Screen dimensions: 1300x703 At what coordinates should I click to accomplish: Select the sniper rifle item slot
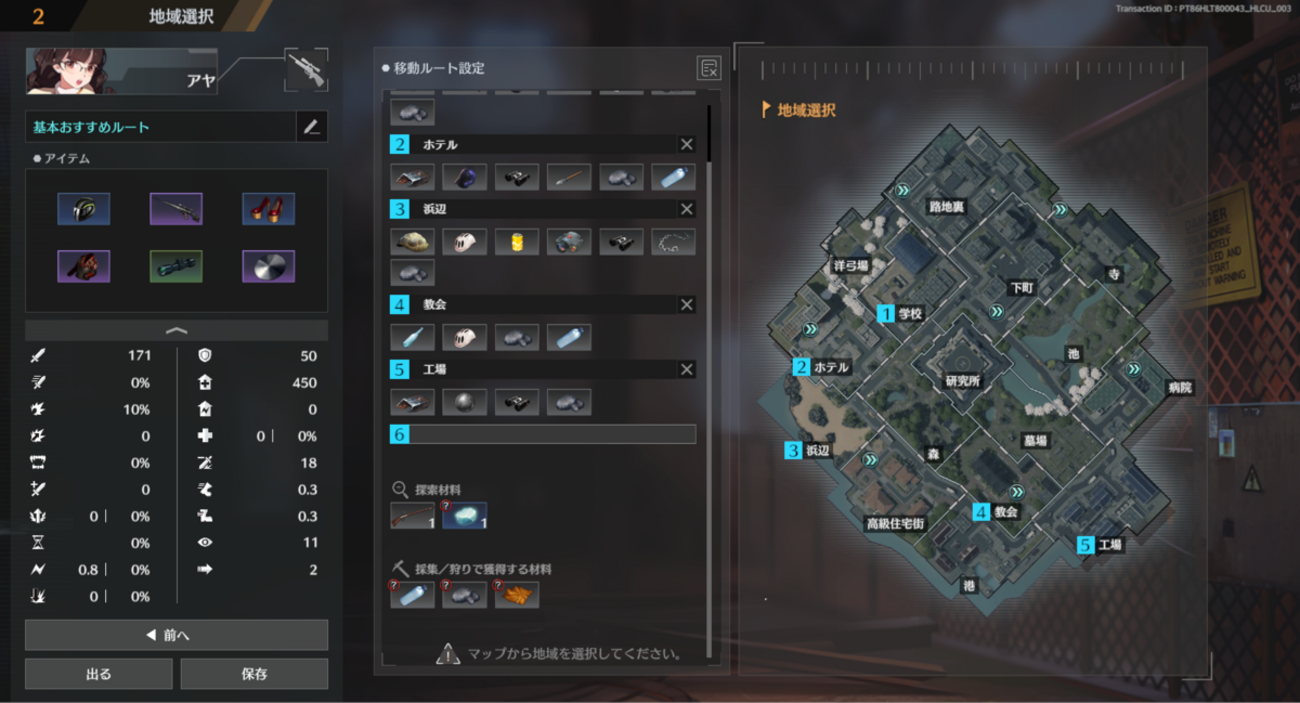tap(176, 209)
